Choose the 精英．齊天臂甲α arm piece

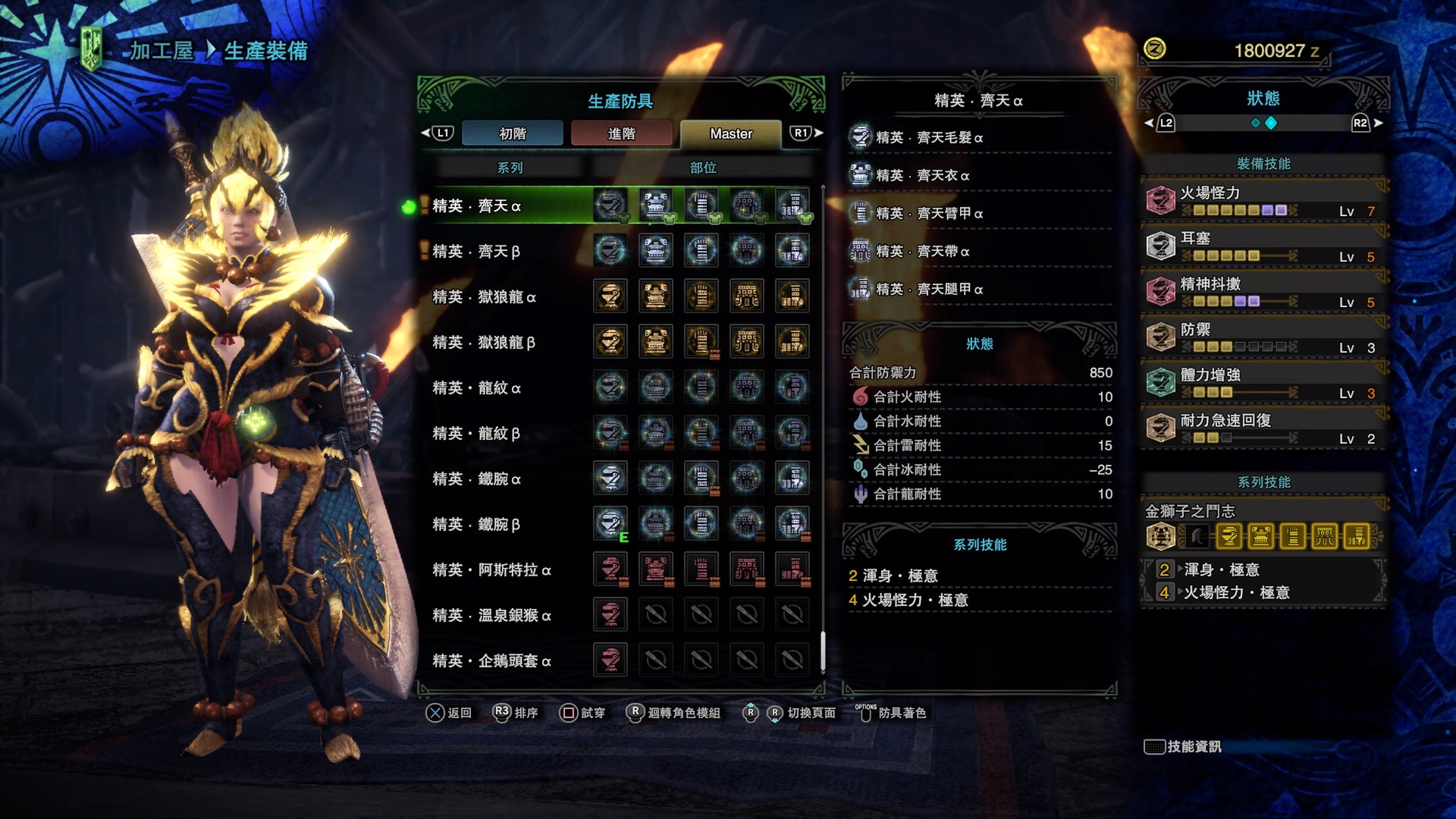pyautogui.click(x=929, y=214)
